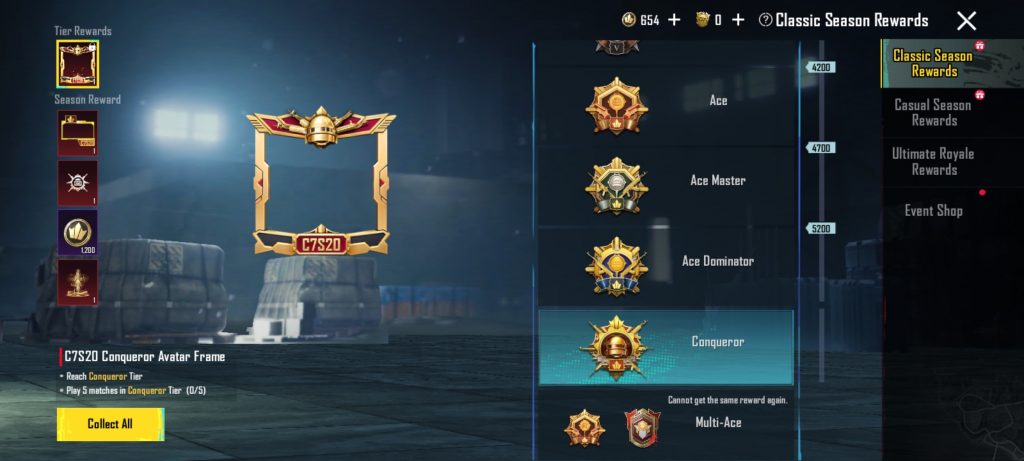Image resolution: width=1024 pixels, height=461 pixels.
Task: Open the Multi-Ace reward row
Action: pyautogui.click(x=667, y=423)
